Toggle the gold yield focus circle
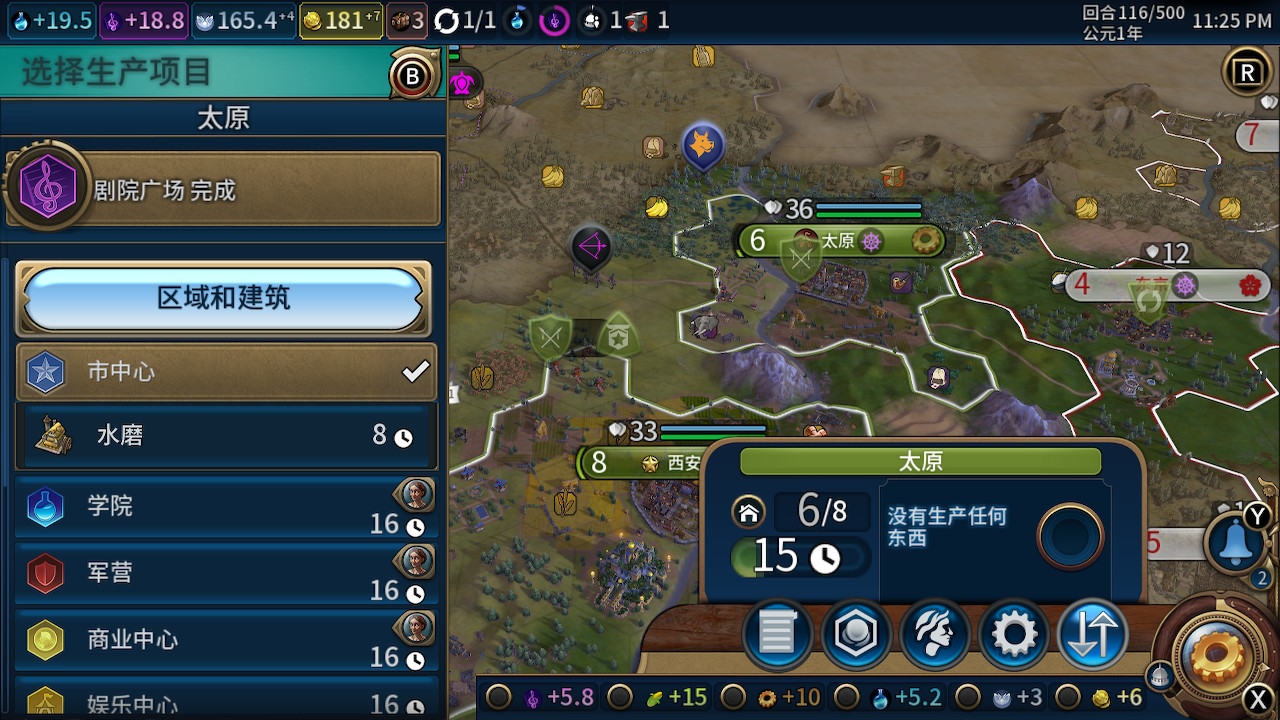Image resolution: width=1280 pixels, height=720 pixels. (1069, 697)
